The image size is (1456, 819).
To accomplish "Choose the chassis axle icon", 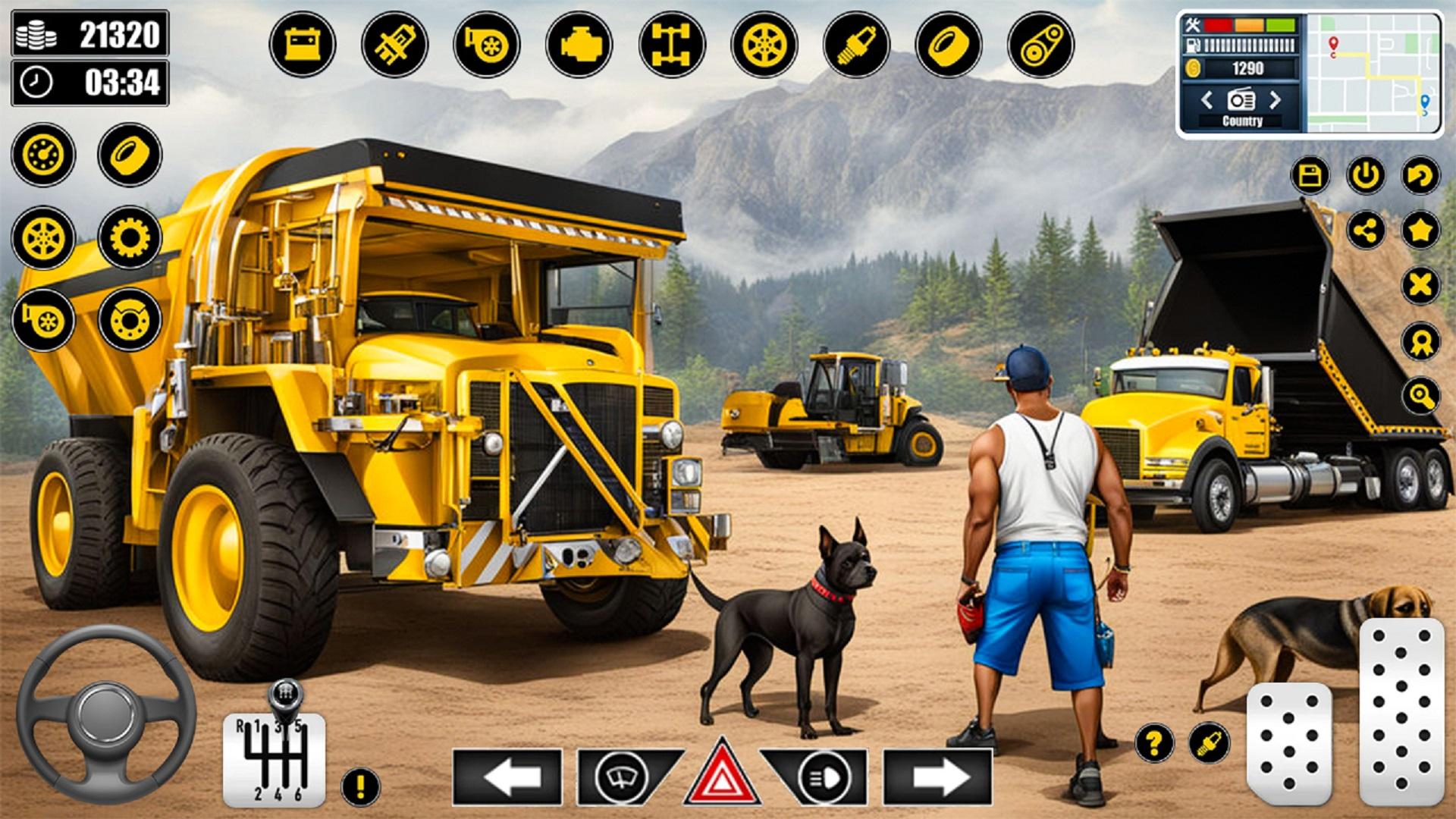I will click(x=672, y=44).
